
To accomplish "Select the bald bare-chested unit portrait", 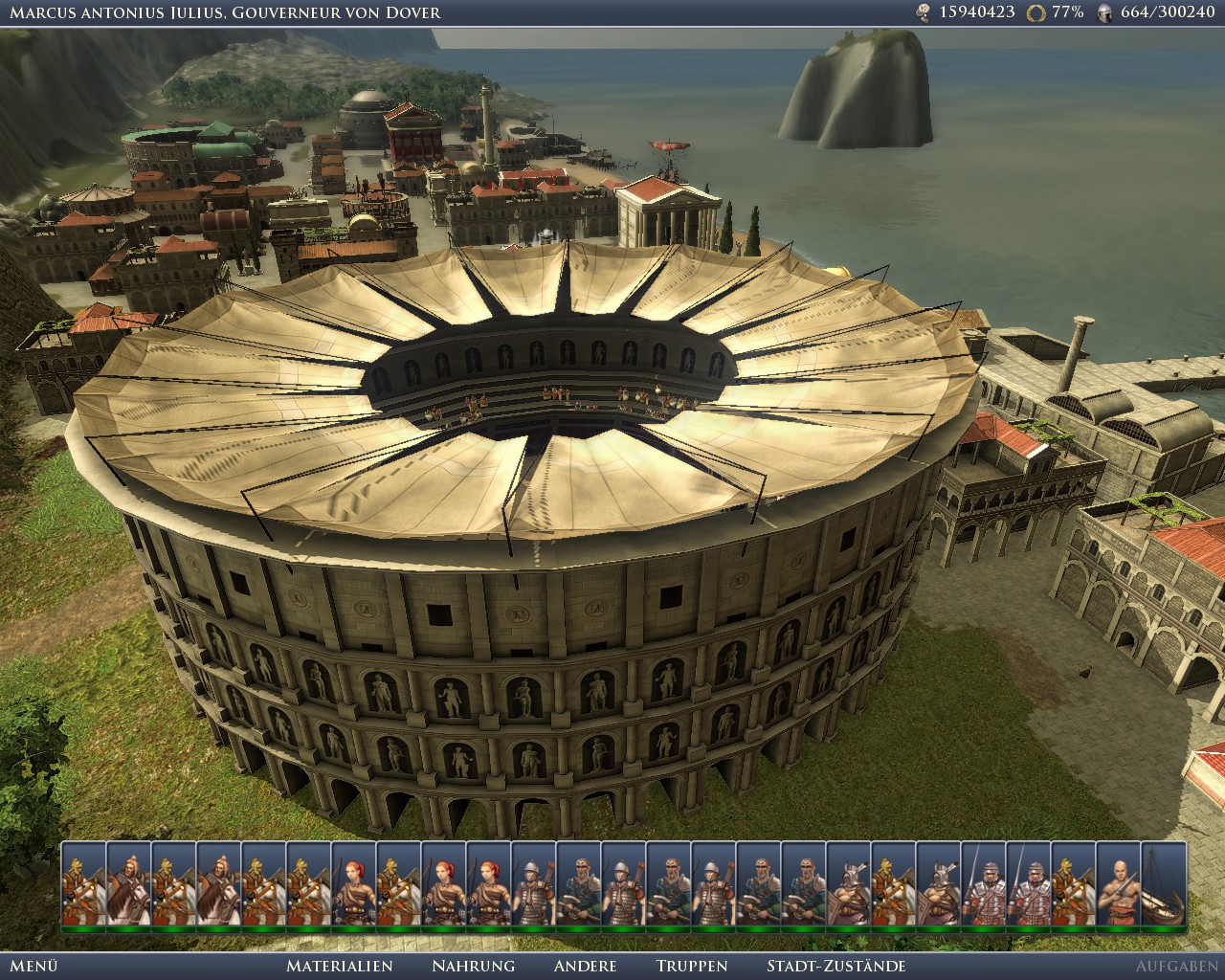I will point(1118,884).
